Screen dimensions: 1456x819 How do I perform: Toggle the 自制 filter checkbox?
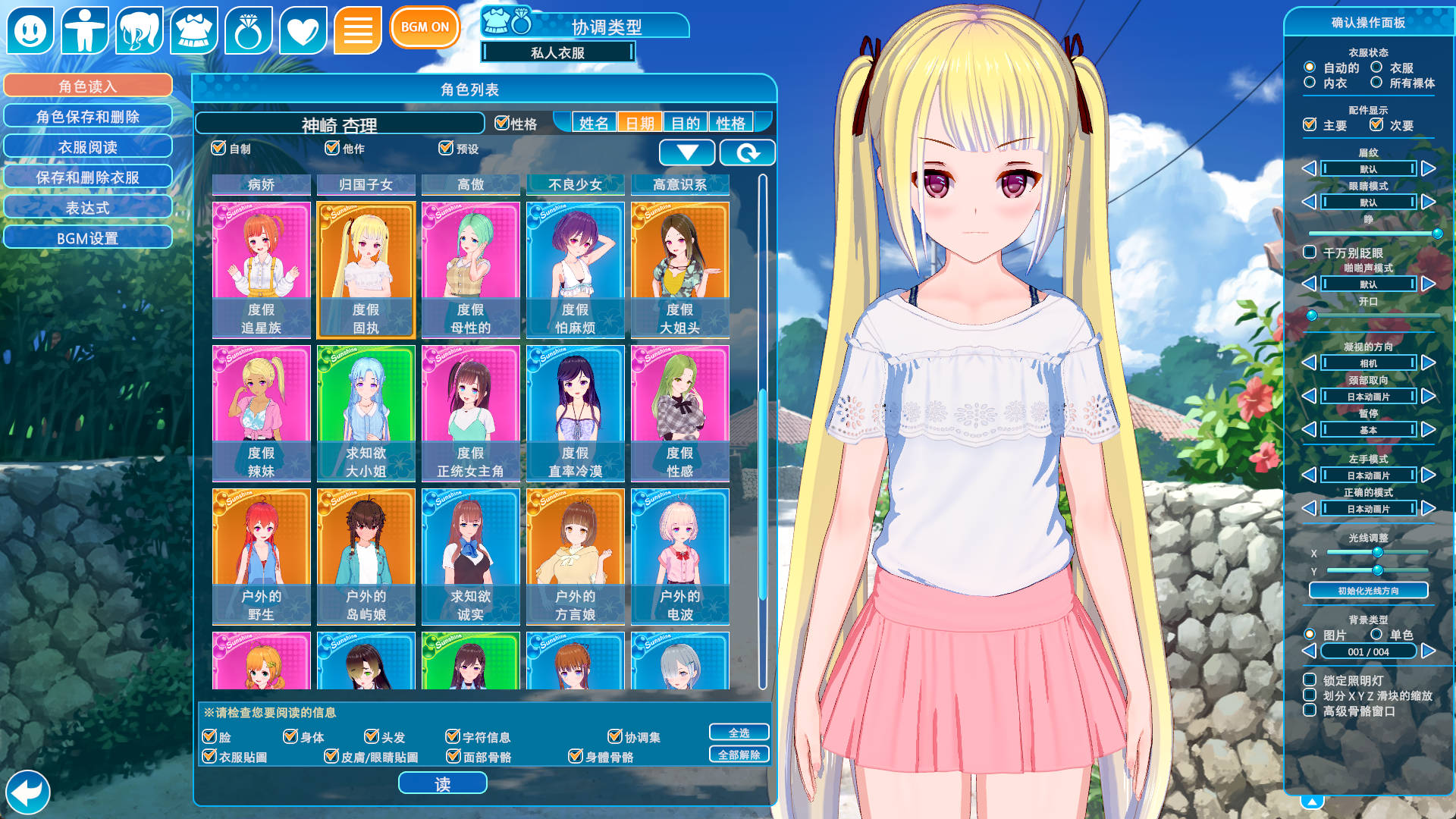click(x=219, y=148)
